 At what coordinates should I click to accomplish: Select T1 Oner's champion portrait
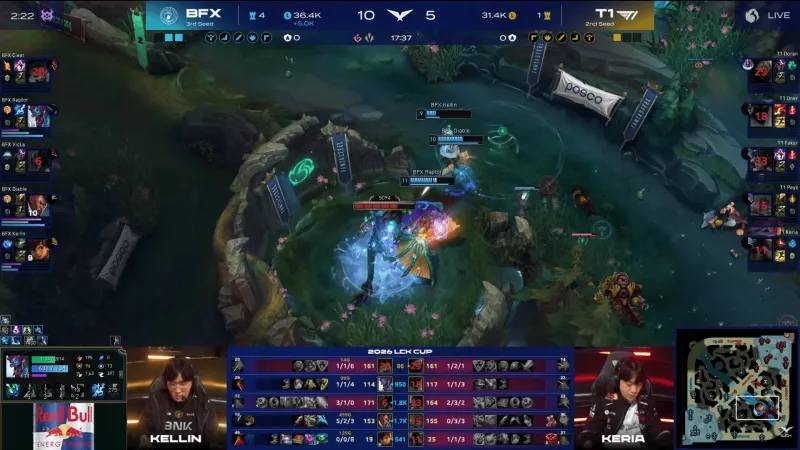tap(762, 117)
